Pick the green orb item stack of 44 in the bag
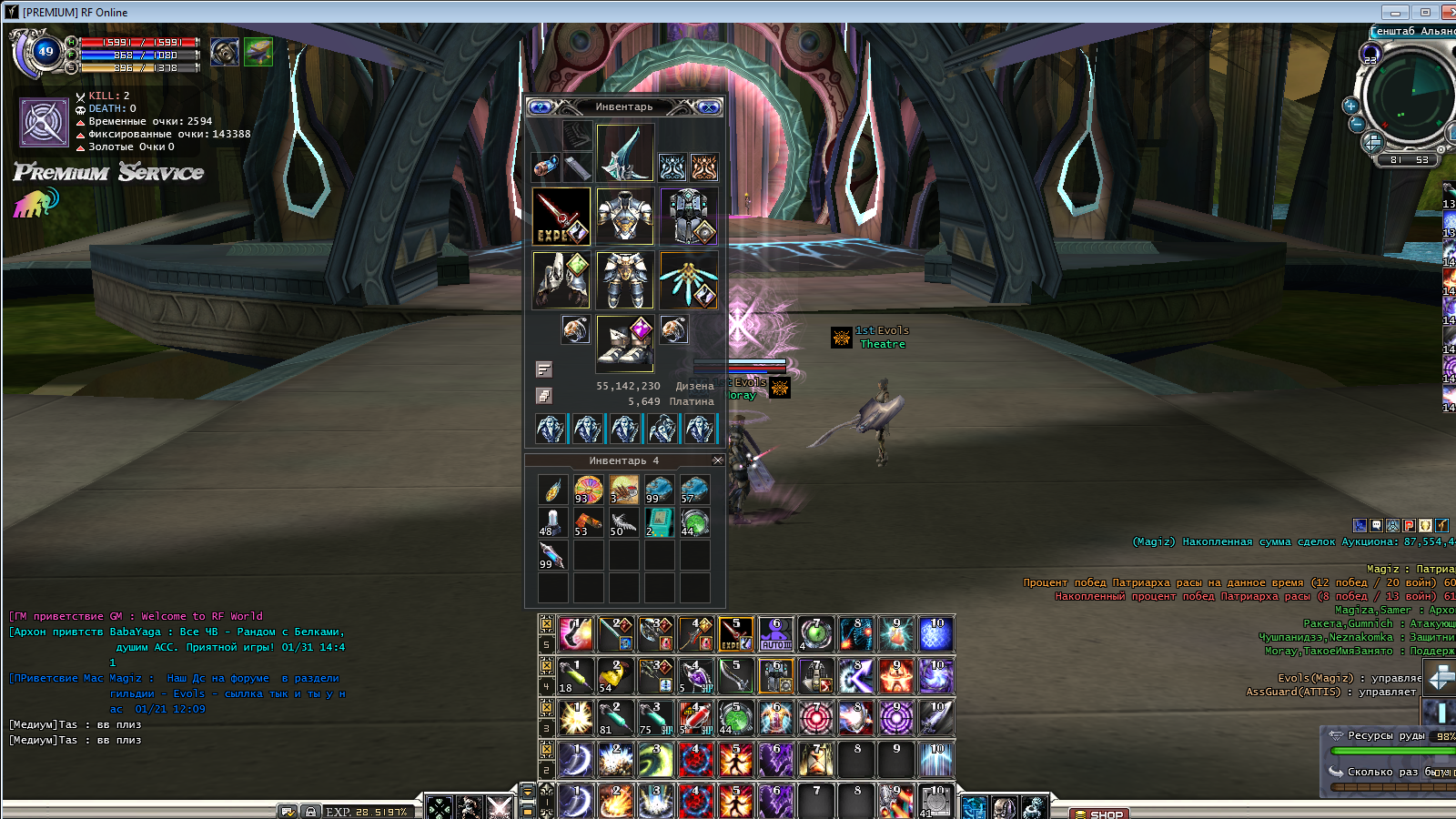The image size is (1456, 819). click(694, 522)
